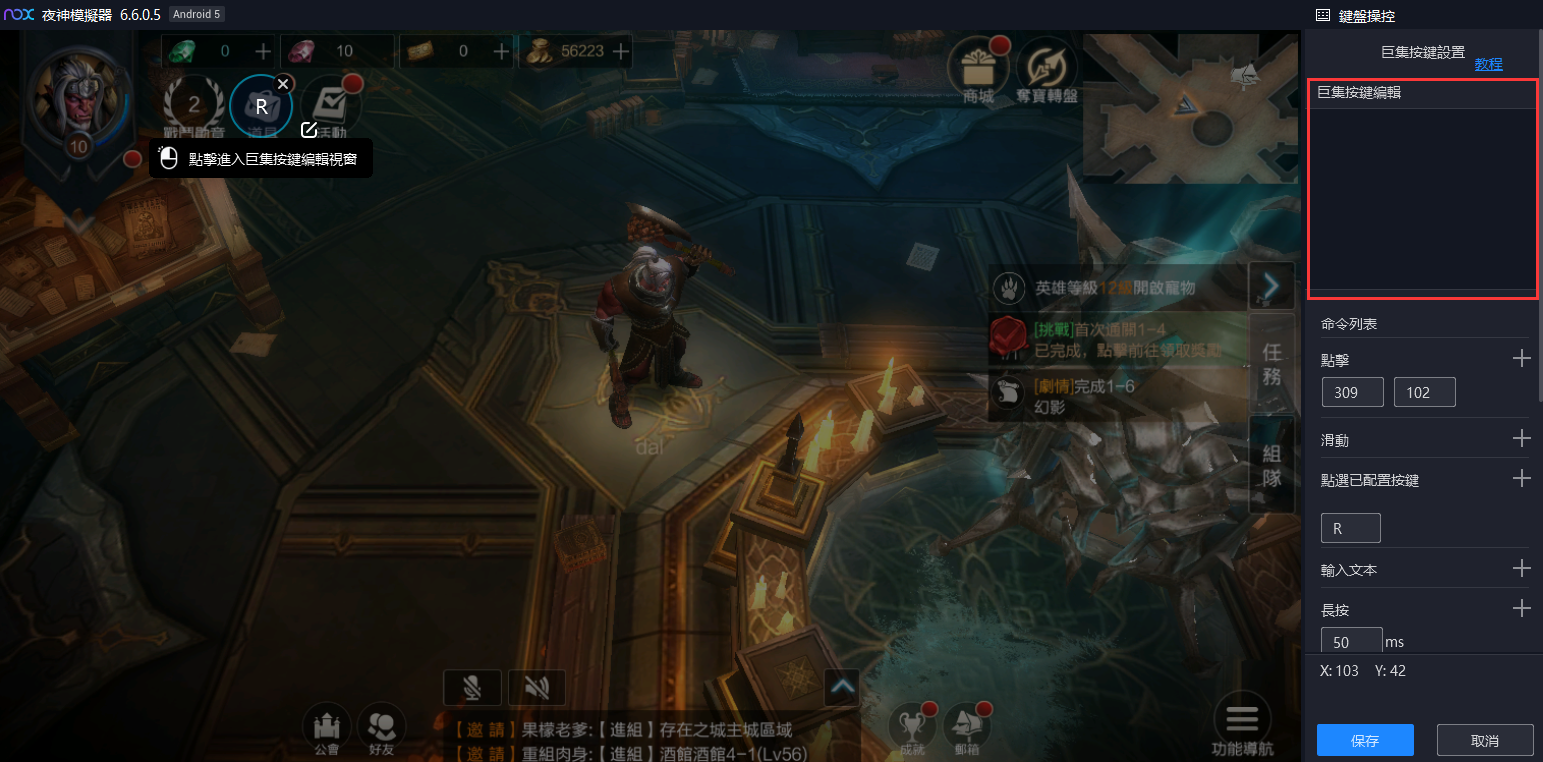Screen dimensions: 1543x762
Task: Add more gold coins
Action: point(621,51)
